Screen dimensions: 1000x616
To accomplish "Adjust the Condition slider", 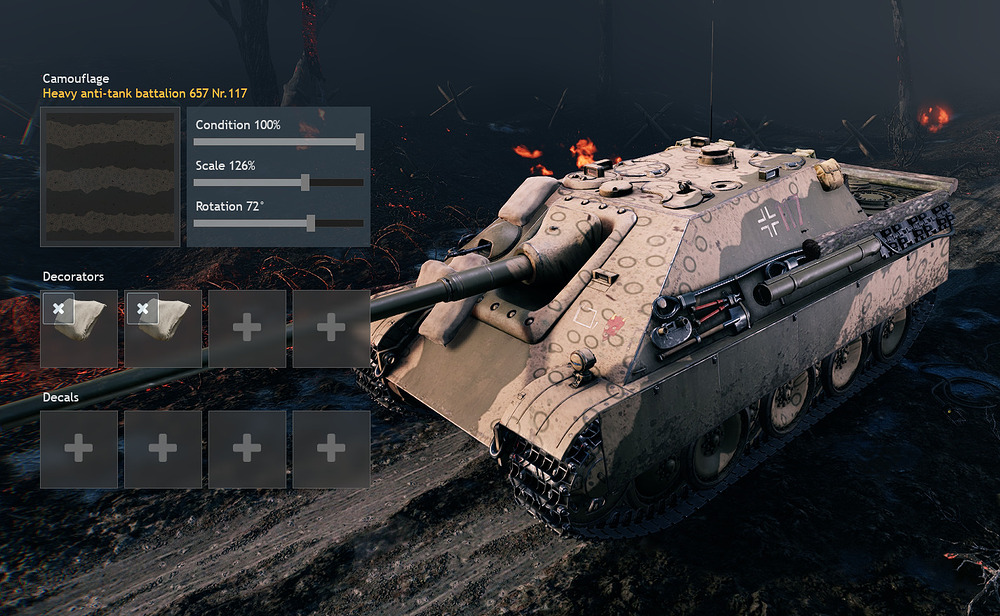I will click(360, 142).
